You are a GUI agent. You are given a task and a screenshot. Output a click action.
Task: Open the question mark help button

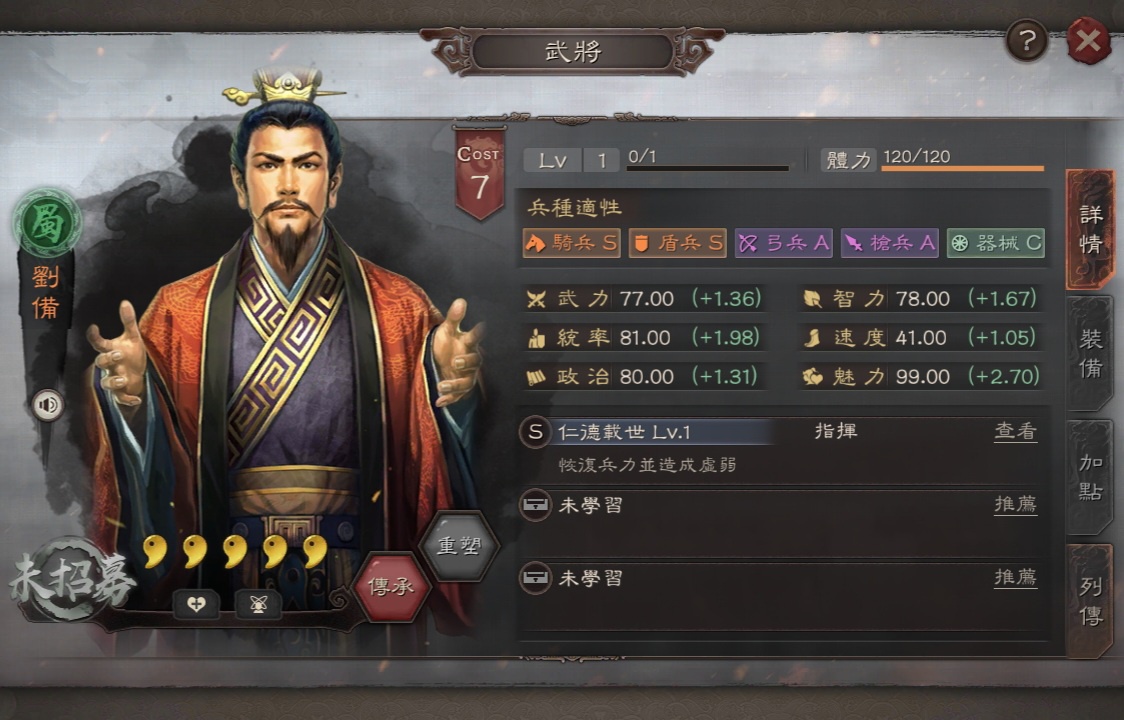(1027, 41)
